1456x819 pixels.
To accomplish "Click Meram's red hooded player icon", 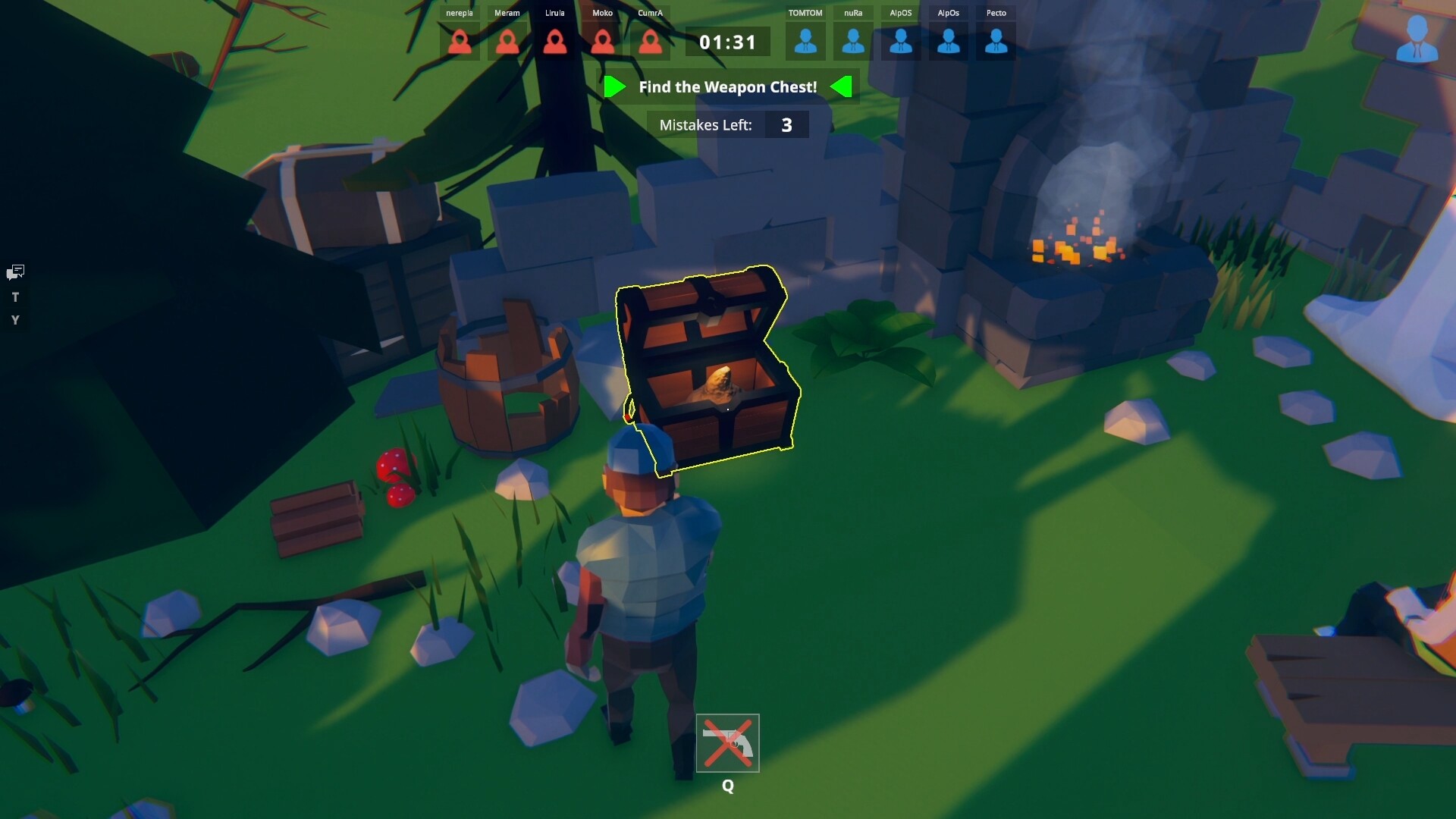I will pos(507,42).
